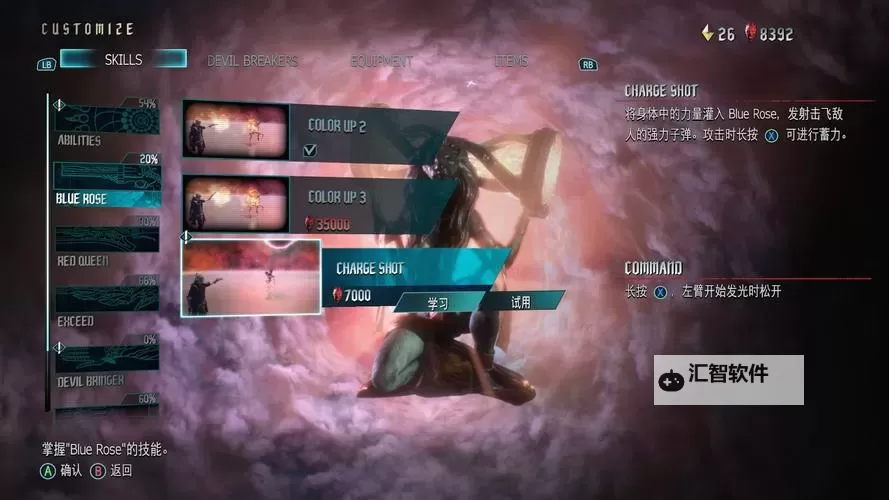The image size is (889, 500).
Task: Click the Color Up 2 preview thumbnail
Action: (236, 130)
